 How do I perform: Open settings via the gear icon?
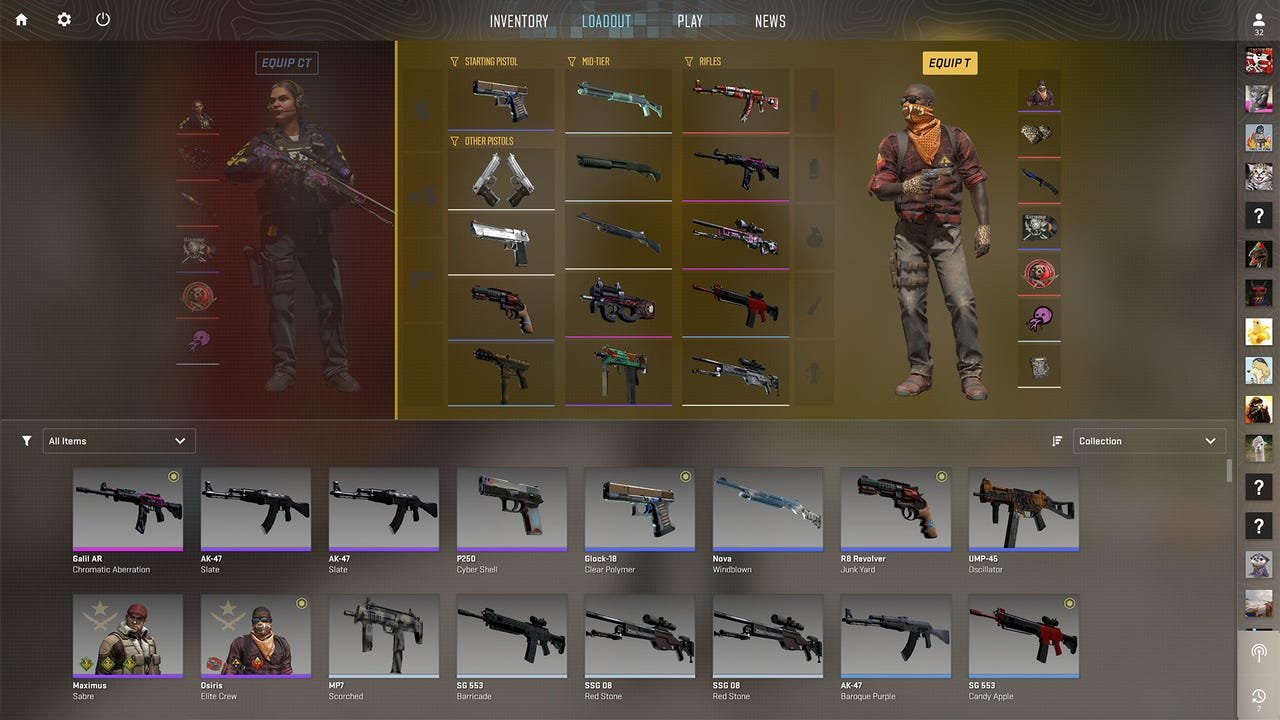pyautogui.click(x=62, y=19)
